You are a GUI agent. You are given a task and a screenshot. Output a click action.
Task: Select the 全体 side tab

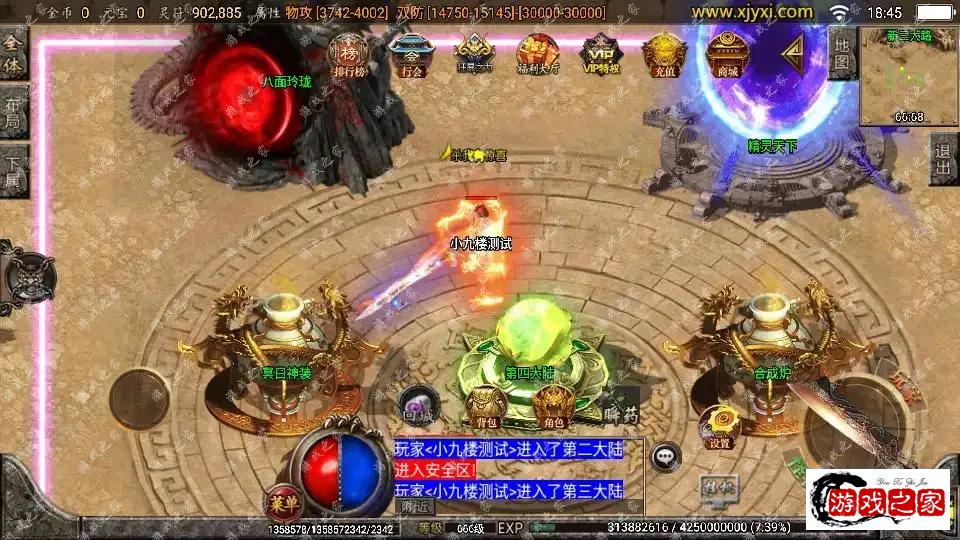[x=13, y=53]
